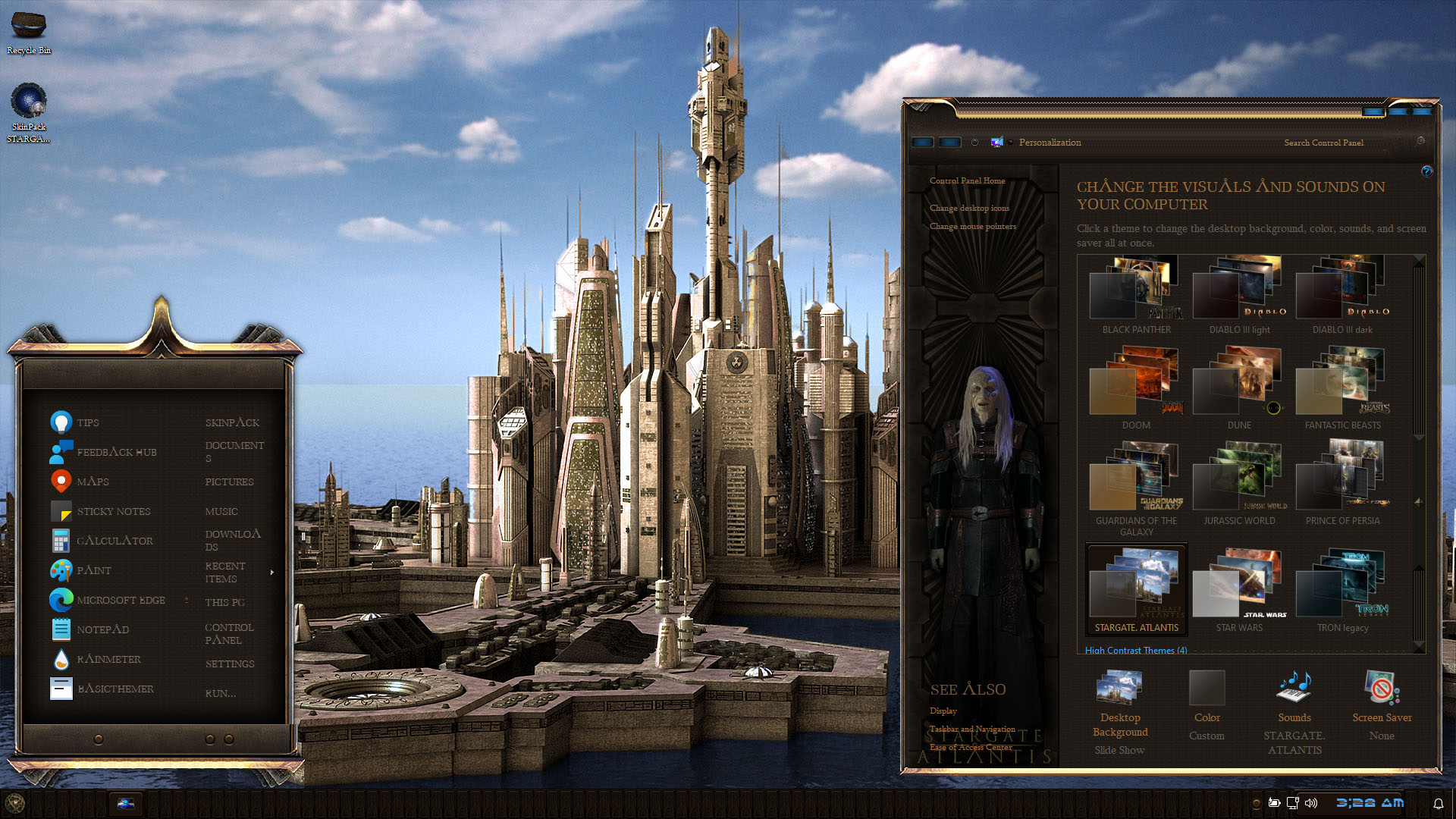Apply the DOOM theme
1456x819 pixels.
[x=1136, y=388]
